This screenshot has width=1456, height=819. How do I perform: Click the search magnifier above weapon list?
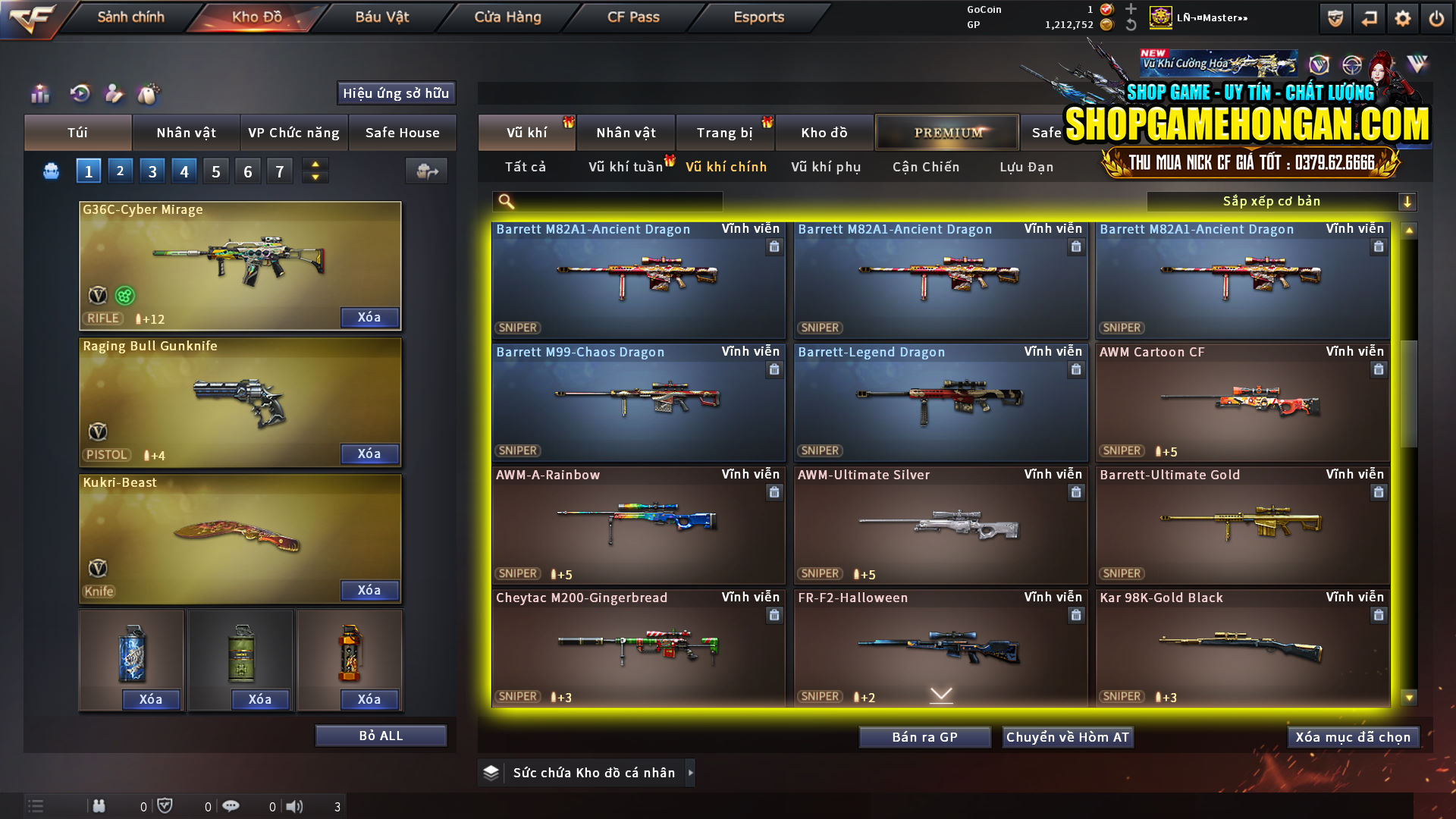point(504,201)
